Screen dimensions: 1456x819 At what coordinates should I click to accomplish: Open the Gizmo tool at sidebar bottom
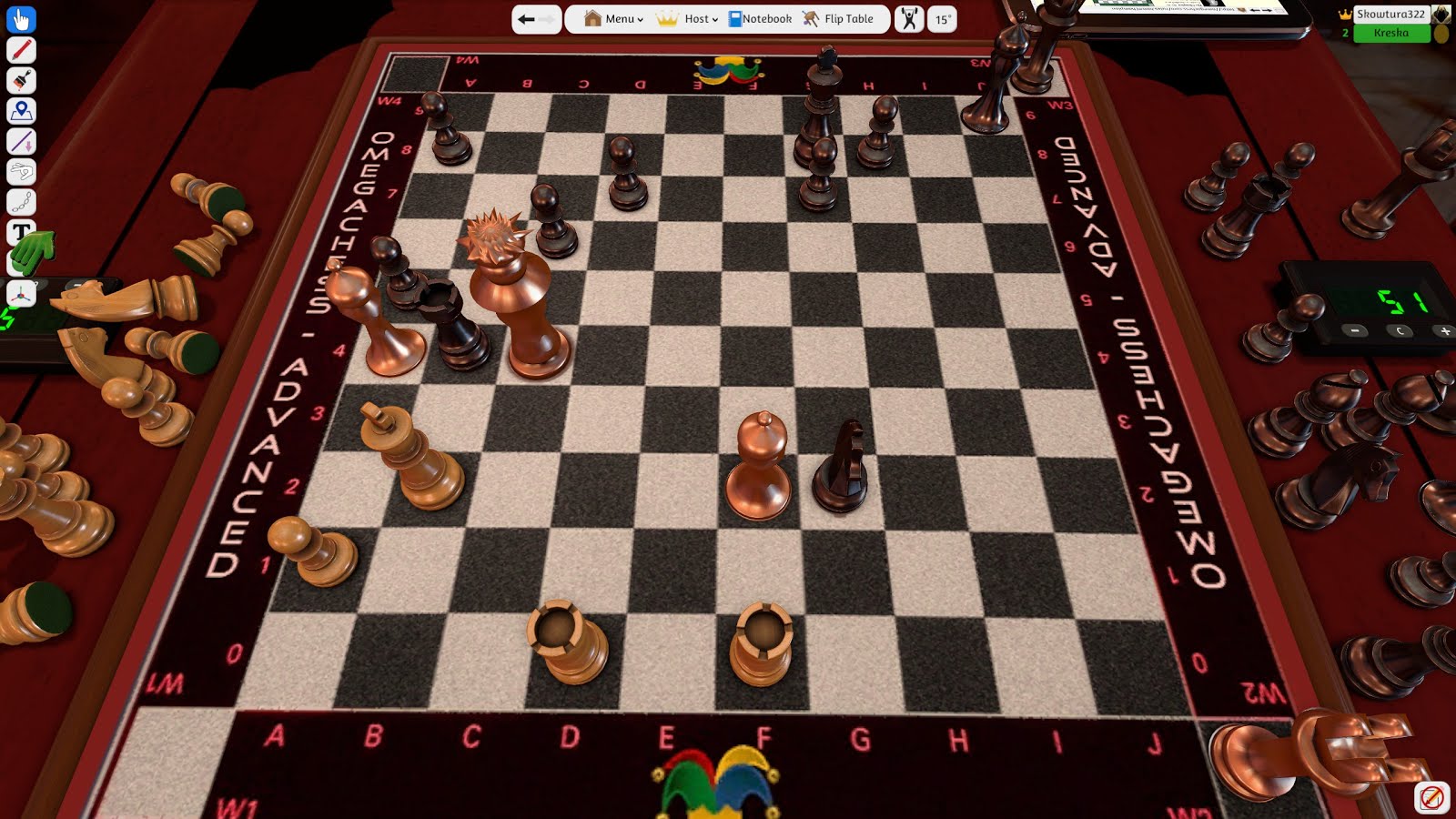point(19,293)
